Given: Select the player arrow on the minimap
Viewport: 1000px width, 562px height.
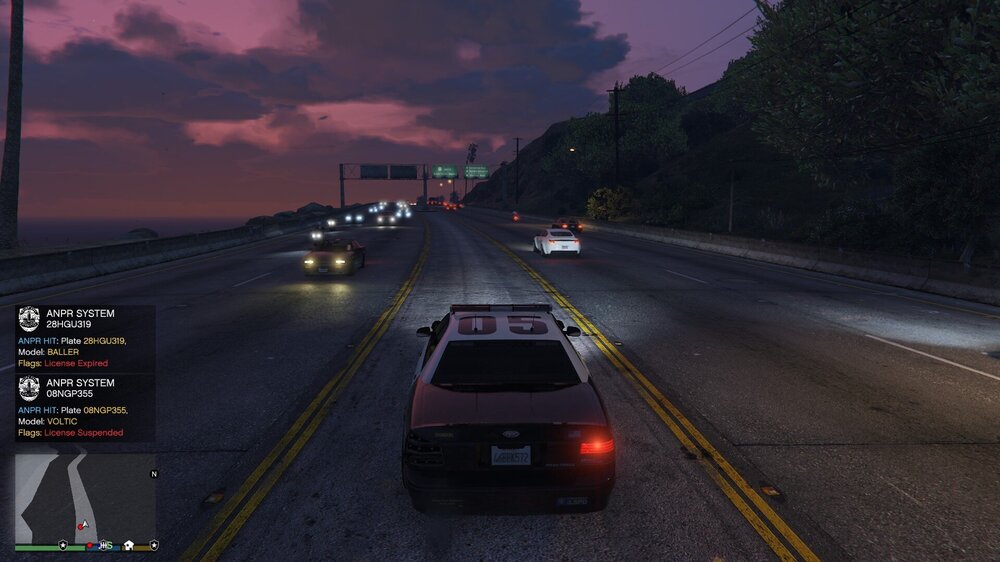Looking at the screenshot, I should [85, 523].
